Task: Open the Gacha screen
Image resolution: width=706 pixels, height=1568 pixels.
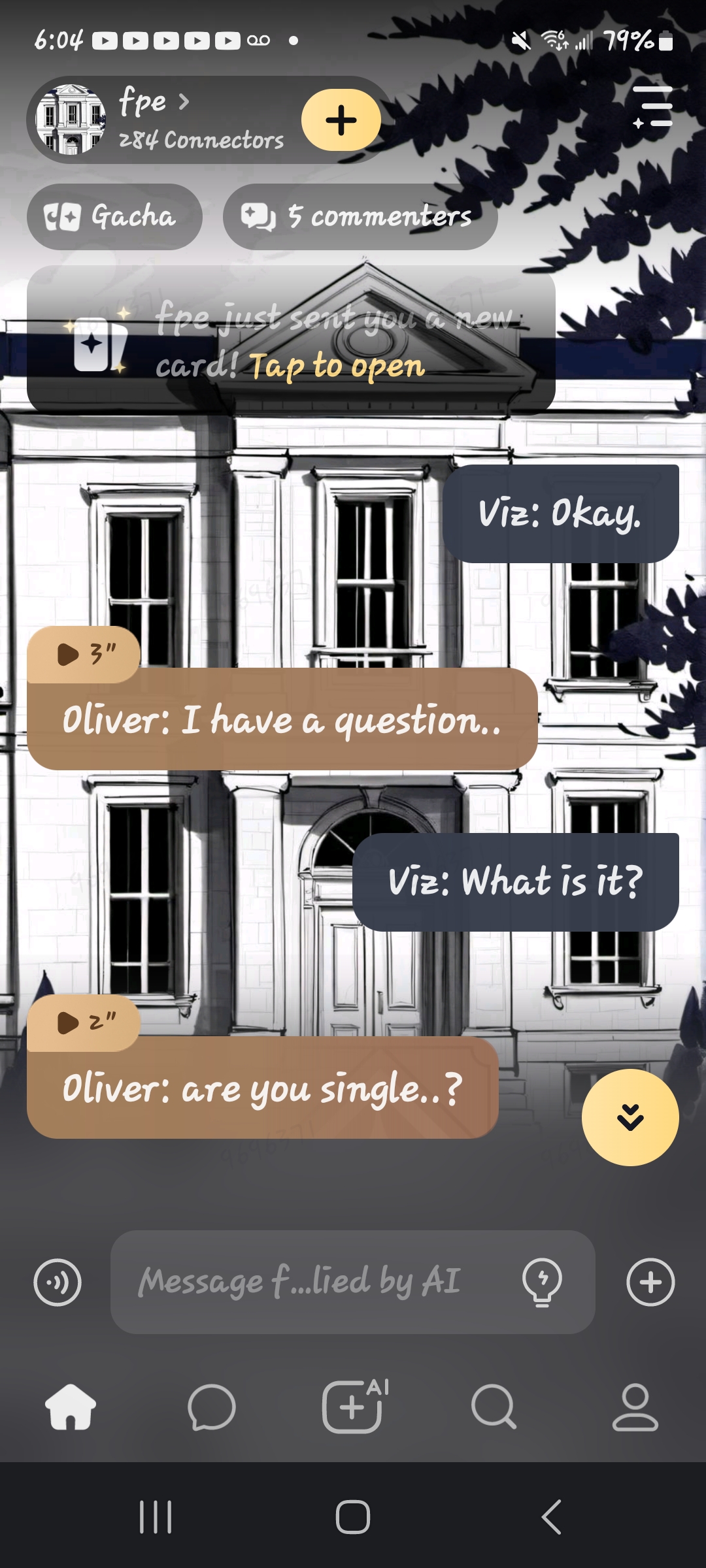Action: pos(114,217)
